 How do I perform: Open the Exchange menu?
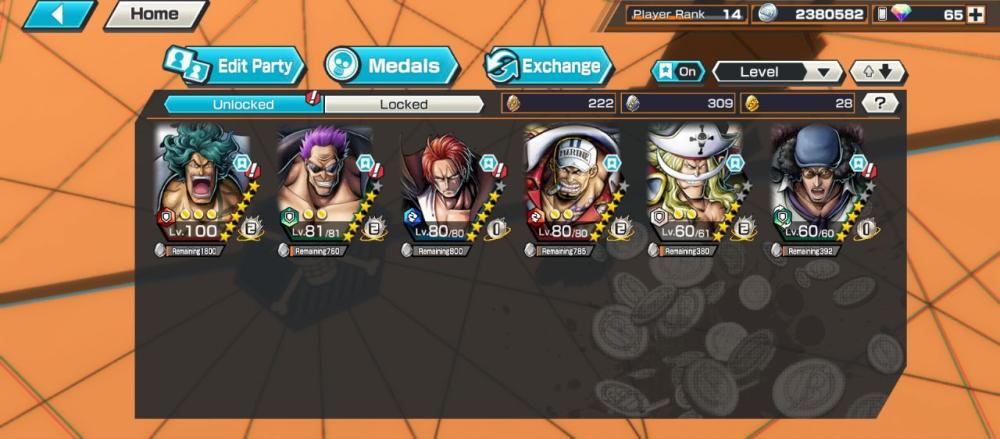[548, 67]
